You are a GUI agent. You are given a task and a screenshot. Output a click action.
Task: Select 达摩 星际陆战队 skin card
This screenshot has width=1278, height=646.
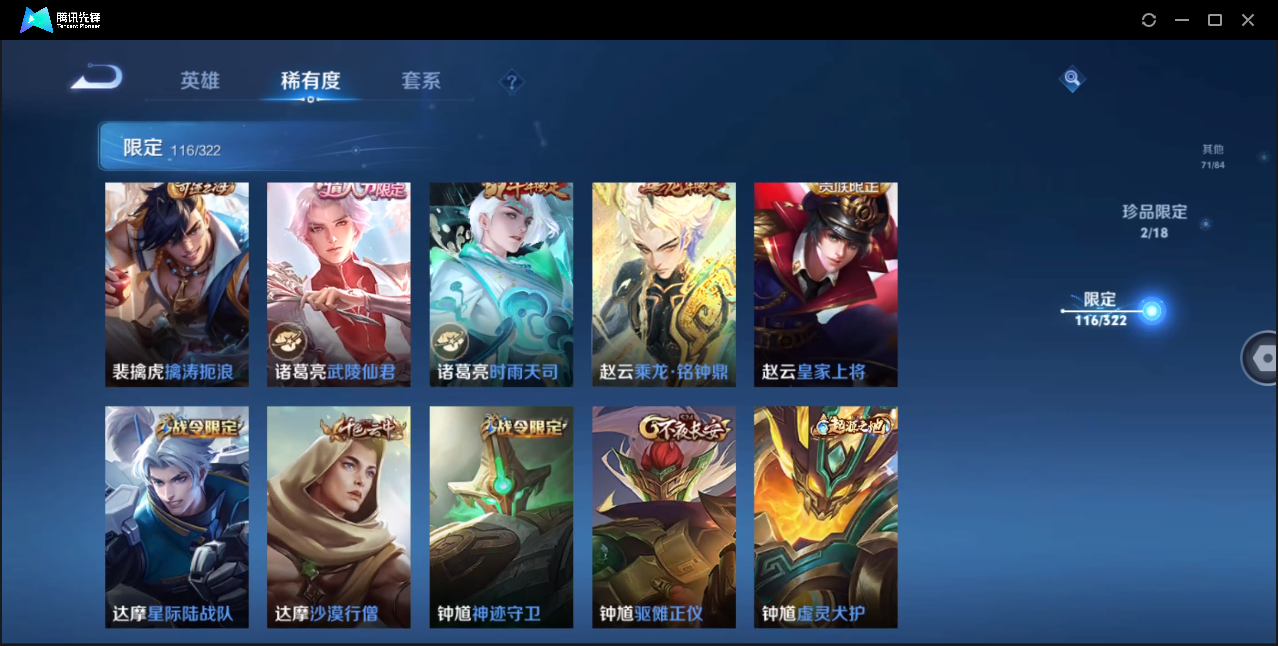177,516
